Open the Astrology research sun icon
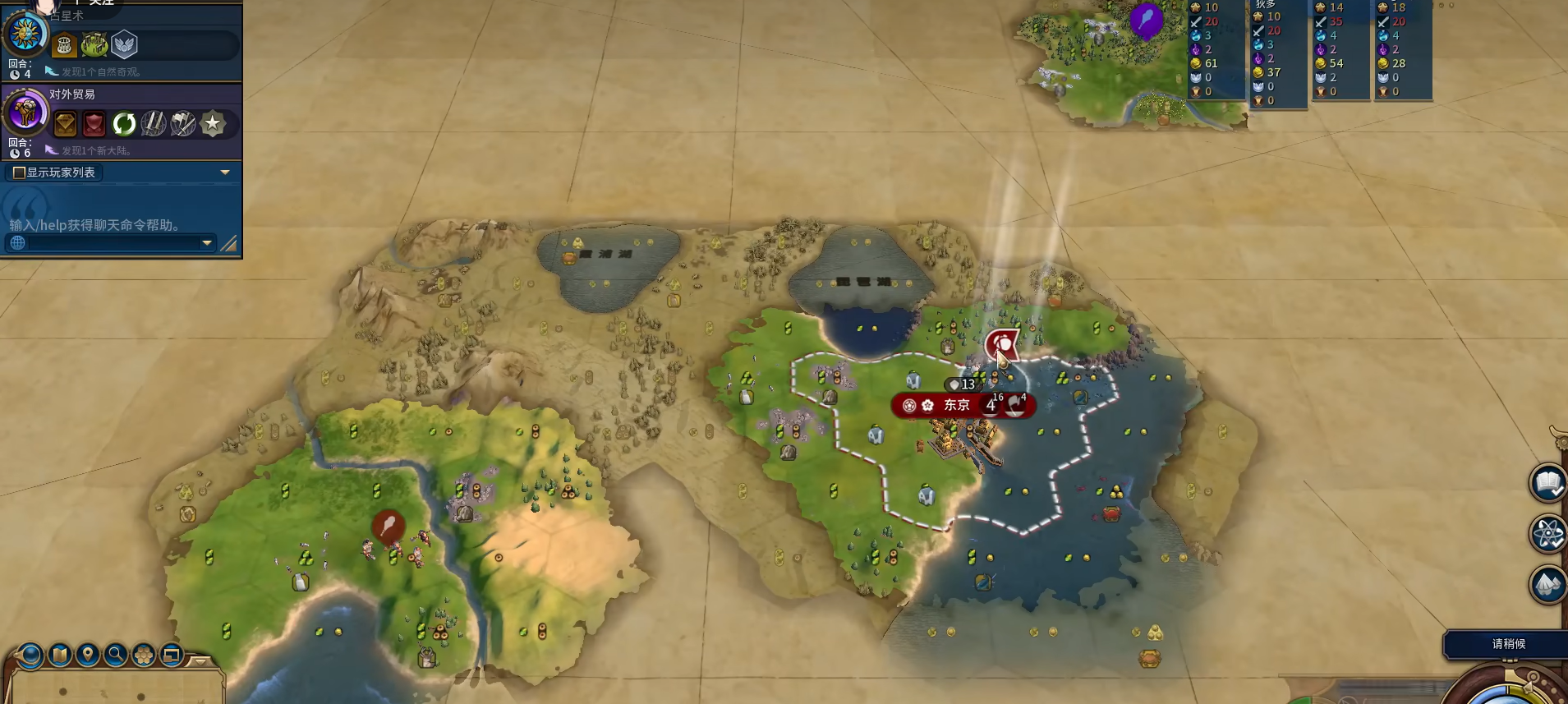The width and height of the screenshot is (1568, 704). coord(25,34)
